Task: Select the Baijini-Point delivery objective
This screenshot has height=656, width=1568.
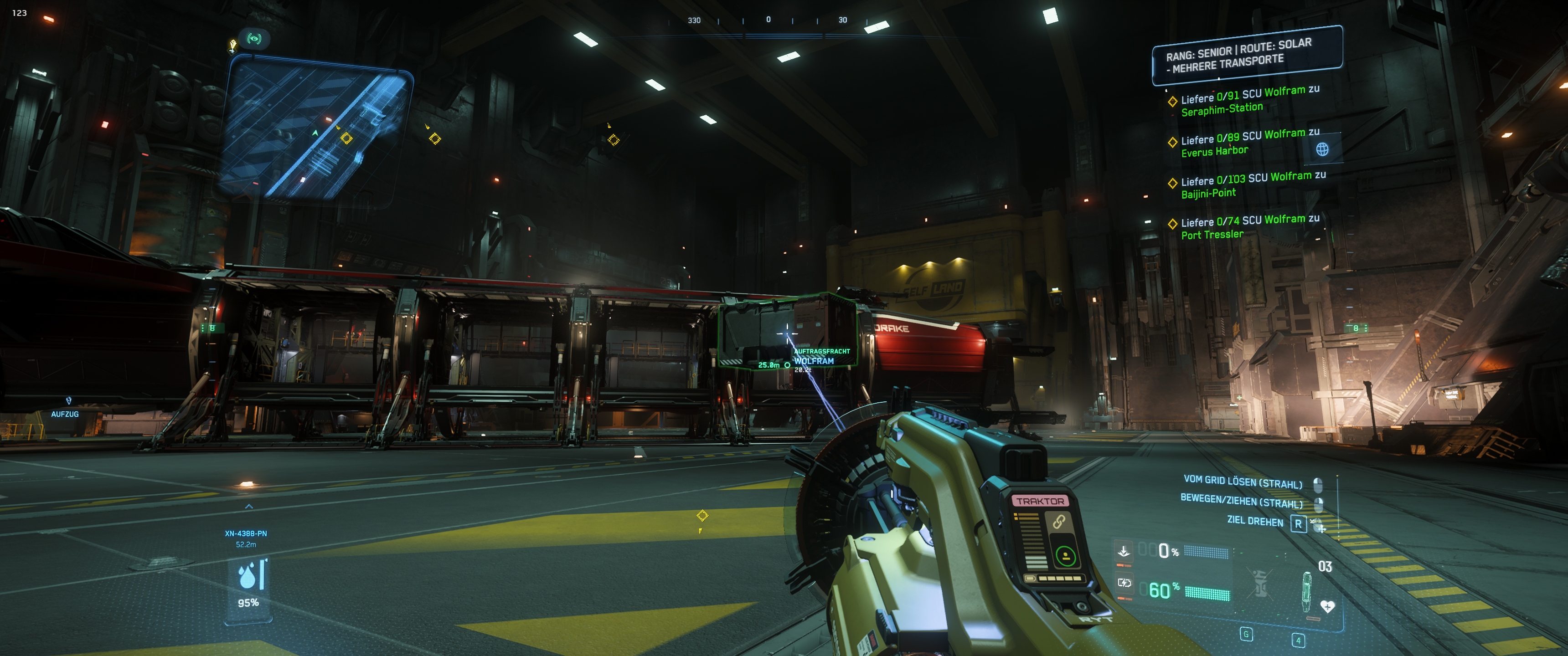Action: point(1252,184)
